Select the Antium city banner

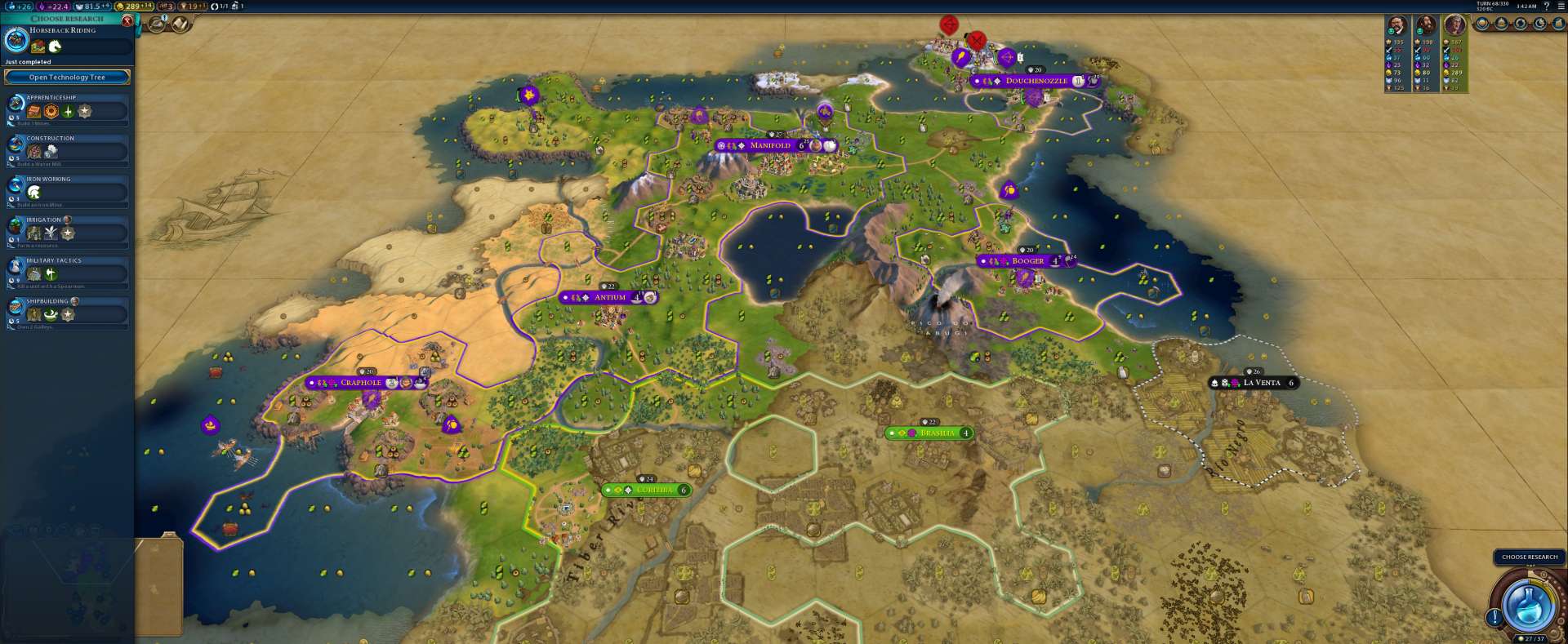click(x=609, y=298)
